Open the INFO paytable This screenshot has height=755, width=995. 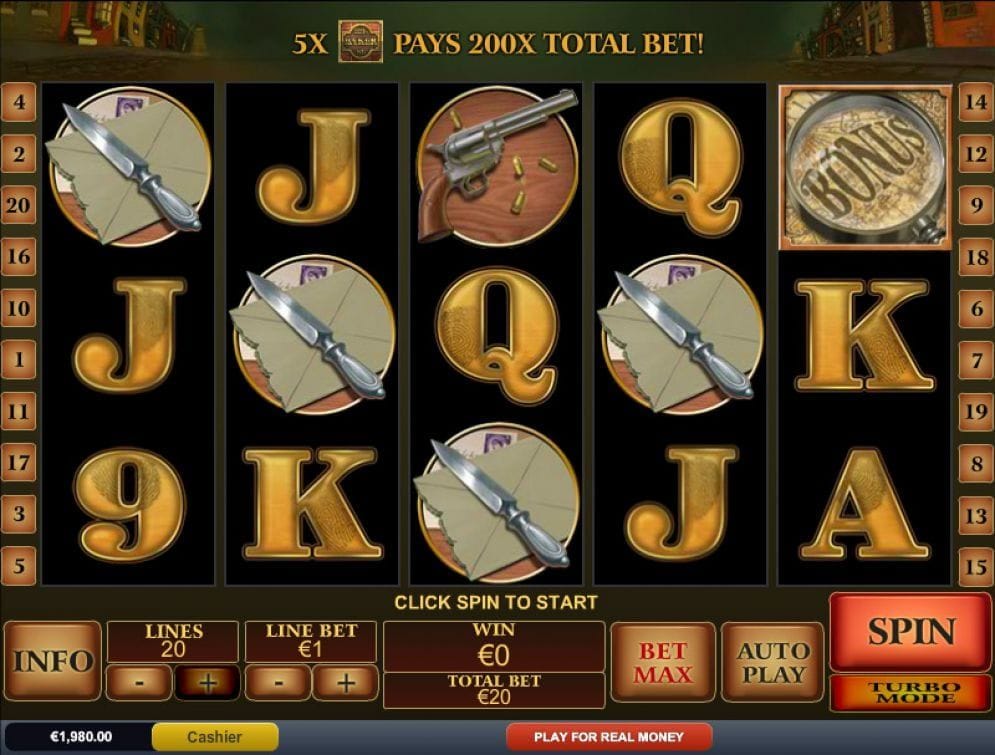53,661
